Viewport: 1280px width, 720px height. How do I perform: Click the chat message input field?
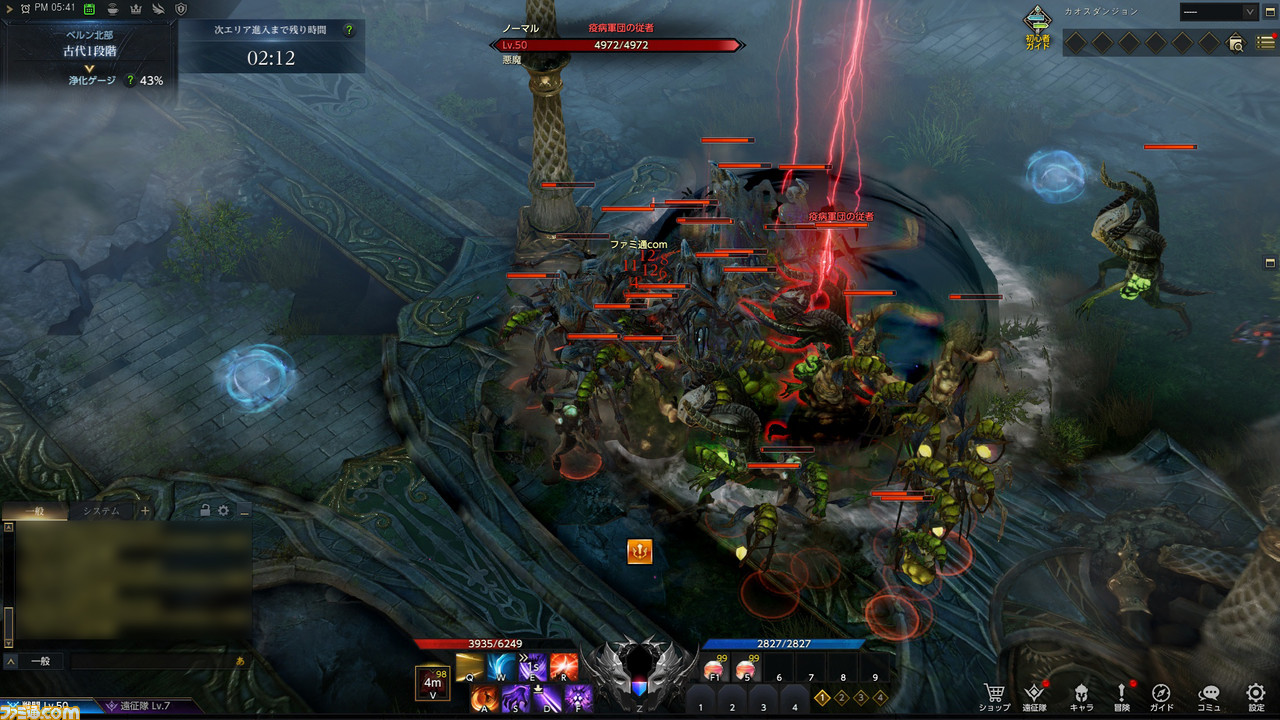(x=150, y=661)
